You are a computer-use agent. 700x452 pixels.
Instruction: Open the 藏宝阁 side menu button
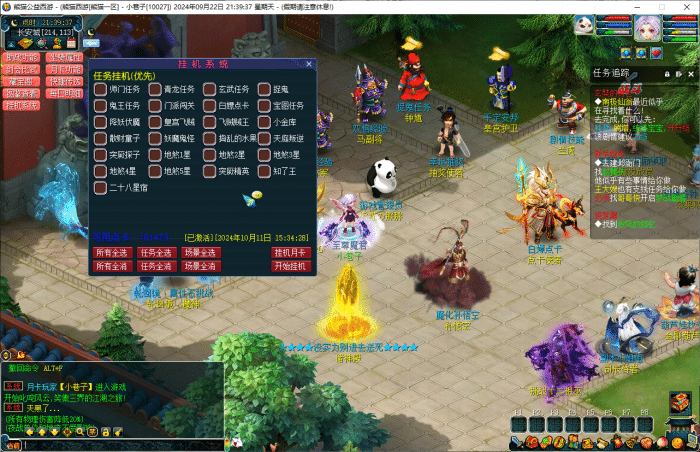coord(21,81)
